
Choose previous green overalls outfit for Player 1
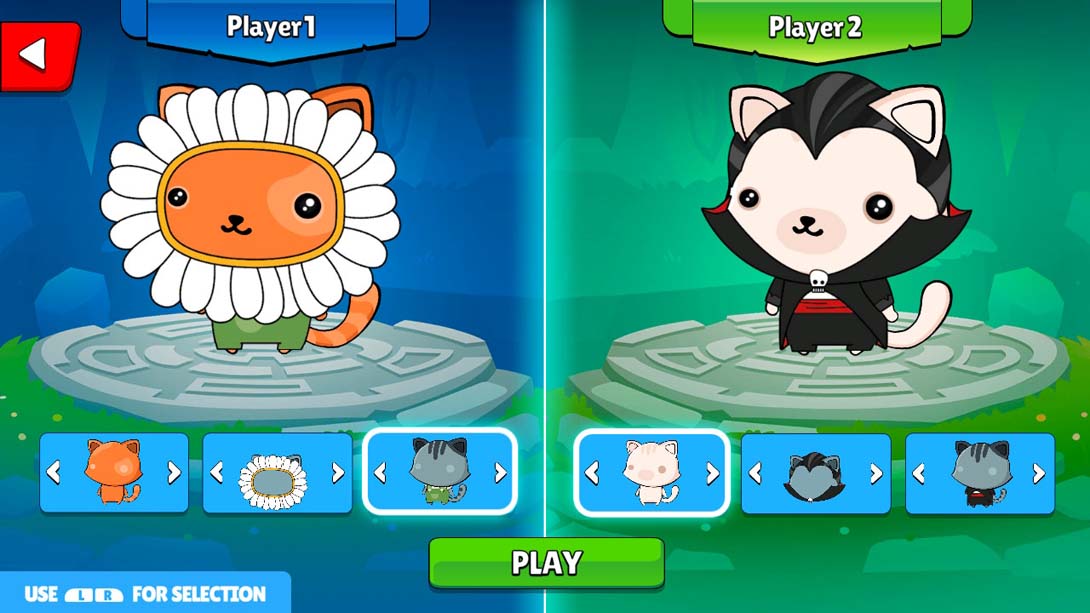coord(380,473)
